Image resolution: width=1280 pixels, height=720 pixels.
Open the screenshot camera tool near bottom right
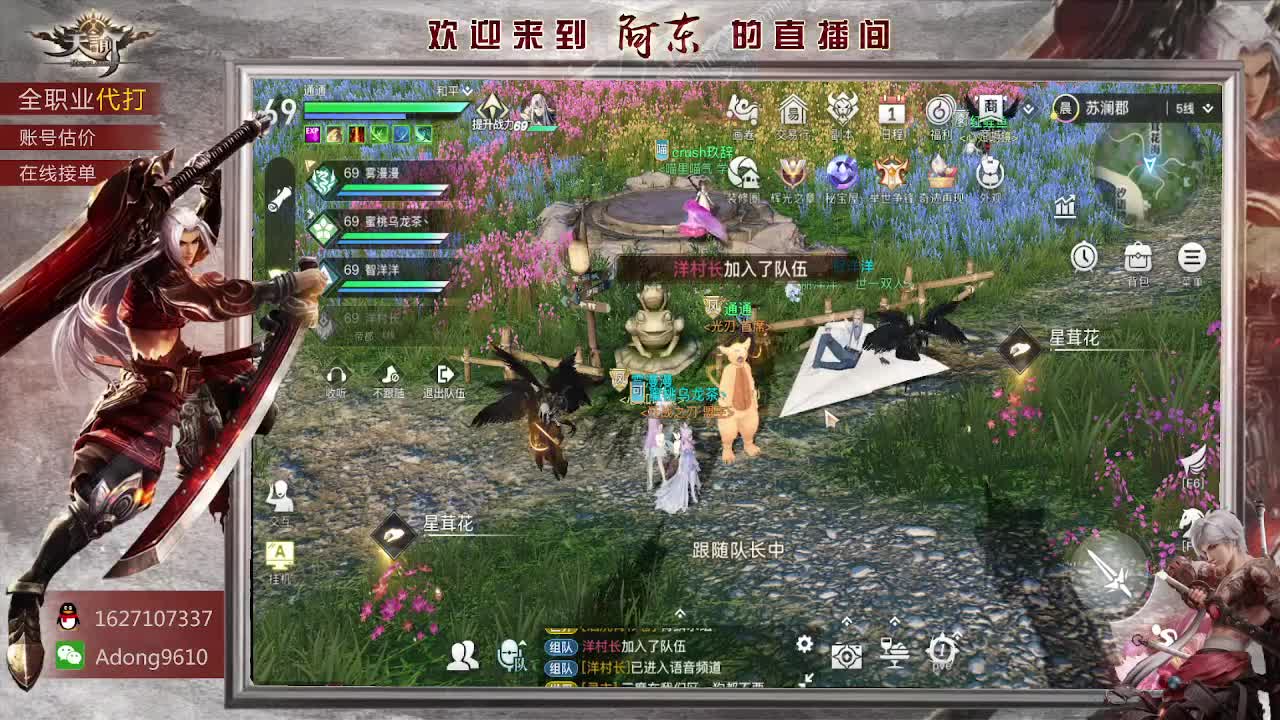(x=848, y=655)
